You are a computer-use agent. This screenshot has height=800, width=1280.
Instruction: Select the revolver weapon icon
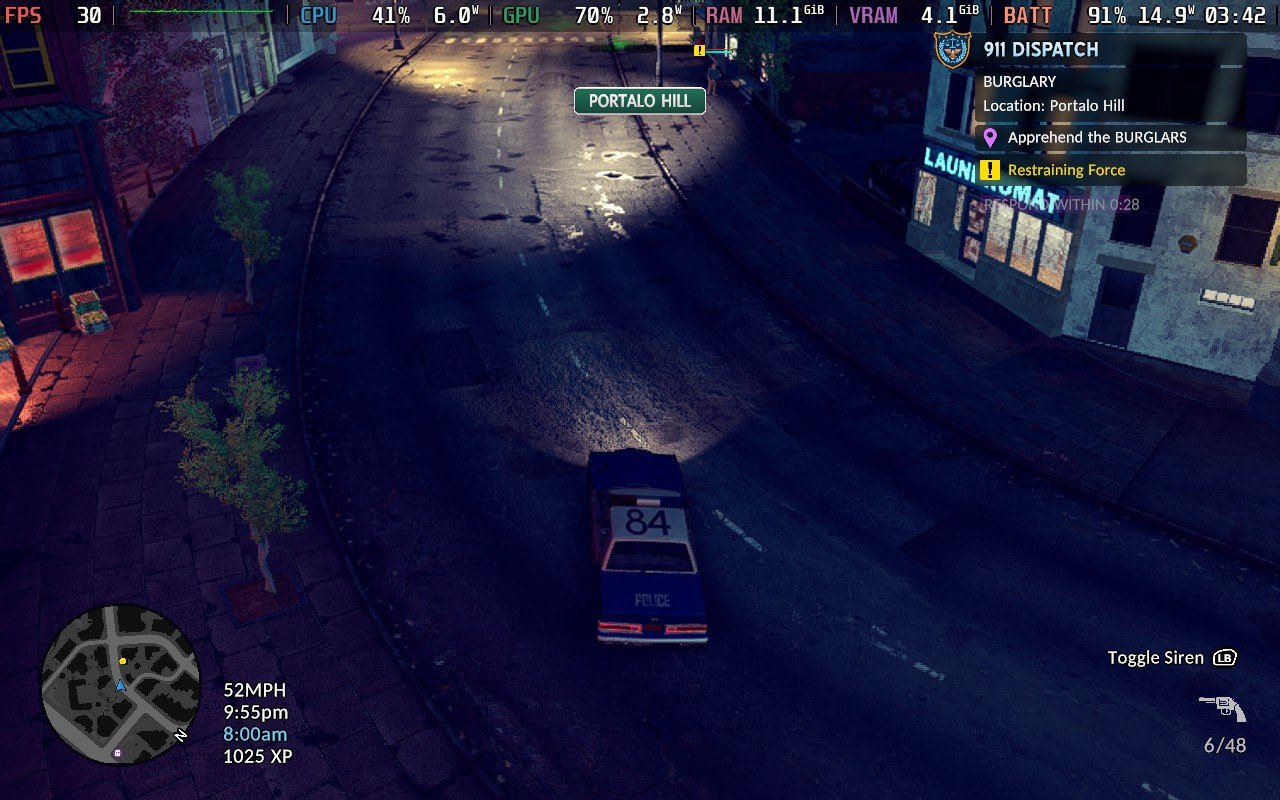[1222, 708]
